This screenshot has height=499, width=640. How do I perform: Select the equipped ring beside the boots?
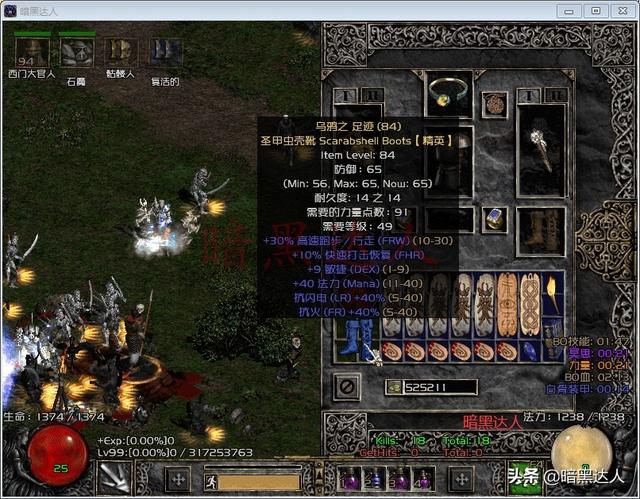(493, 219)
